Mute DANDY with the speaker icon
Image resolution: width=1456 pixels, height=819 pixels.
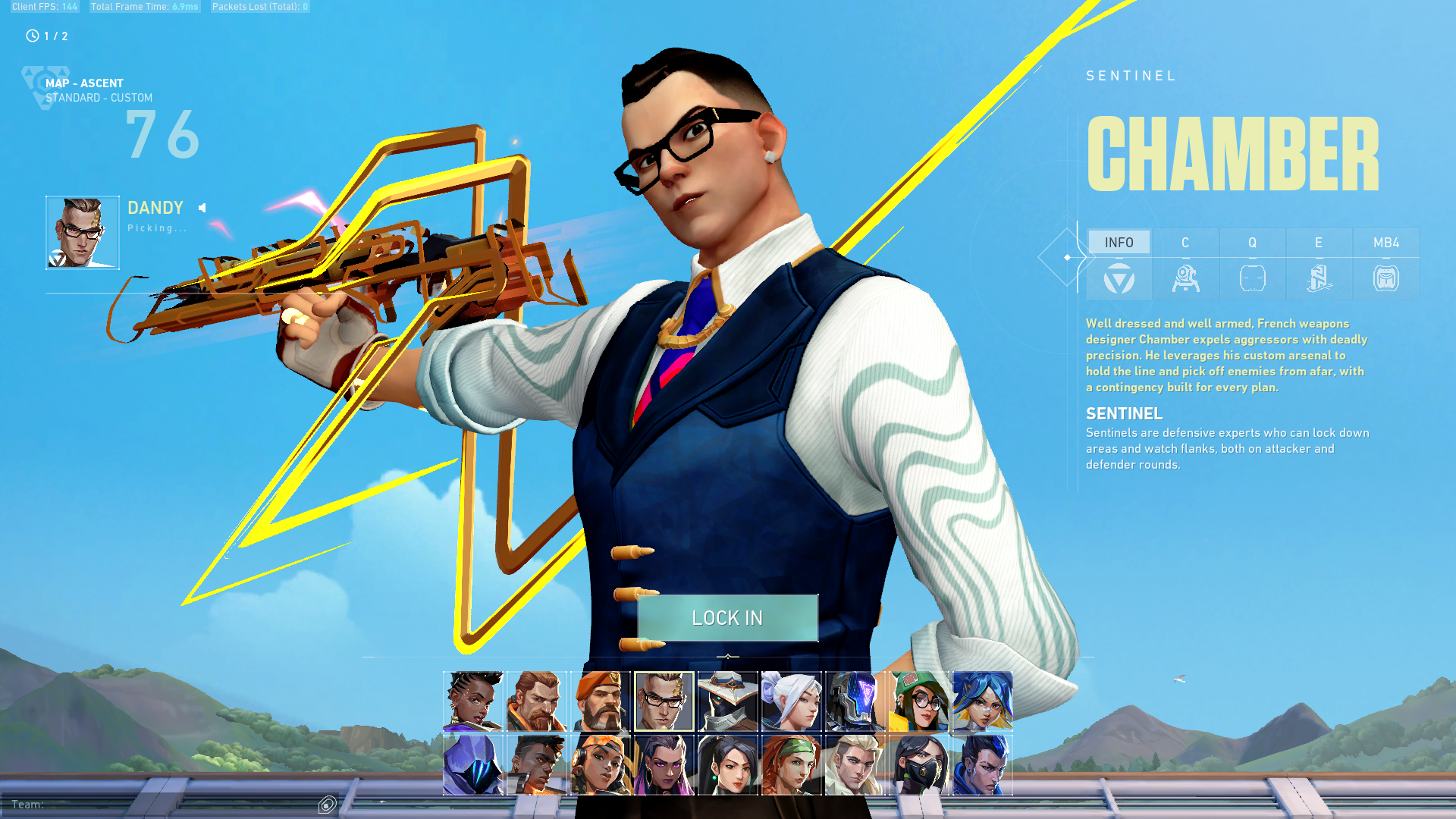[x=201, y=207]
